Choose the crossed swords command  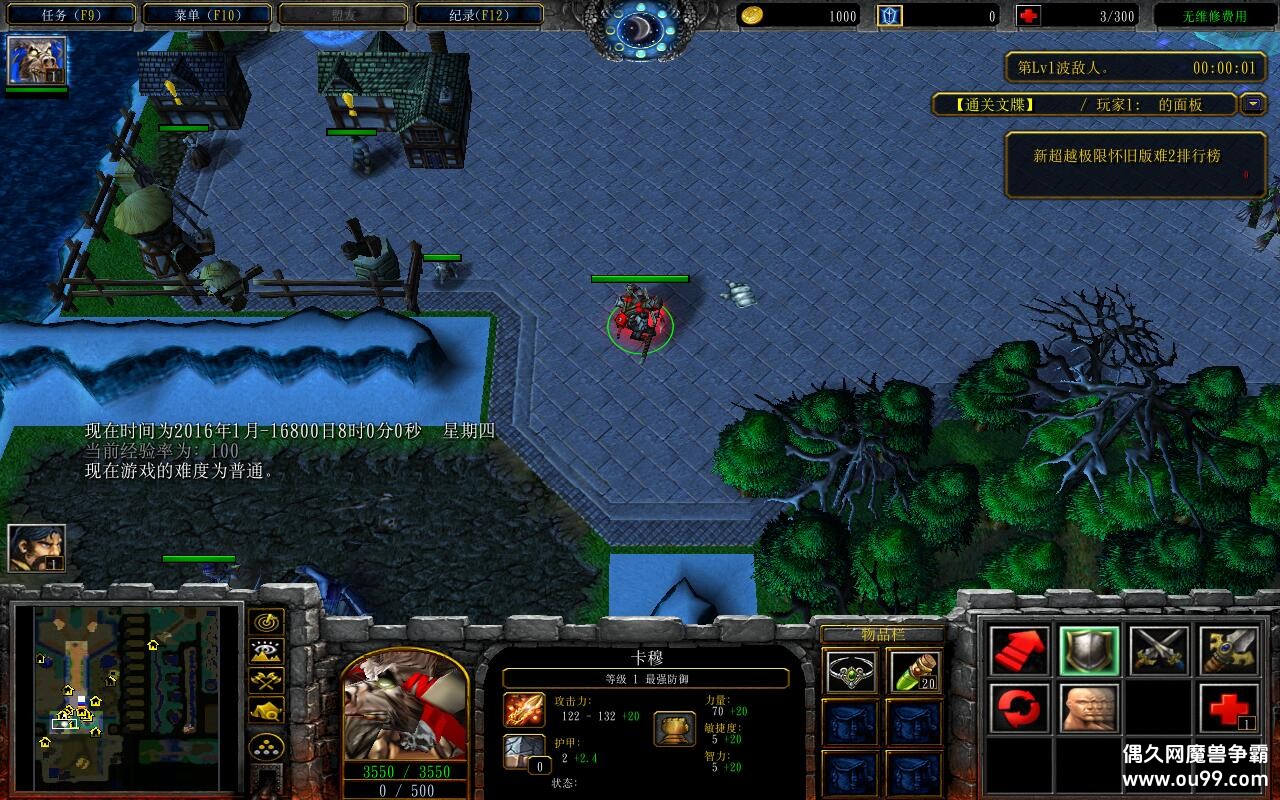point(1159,651)
